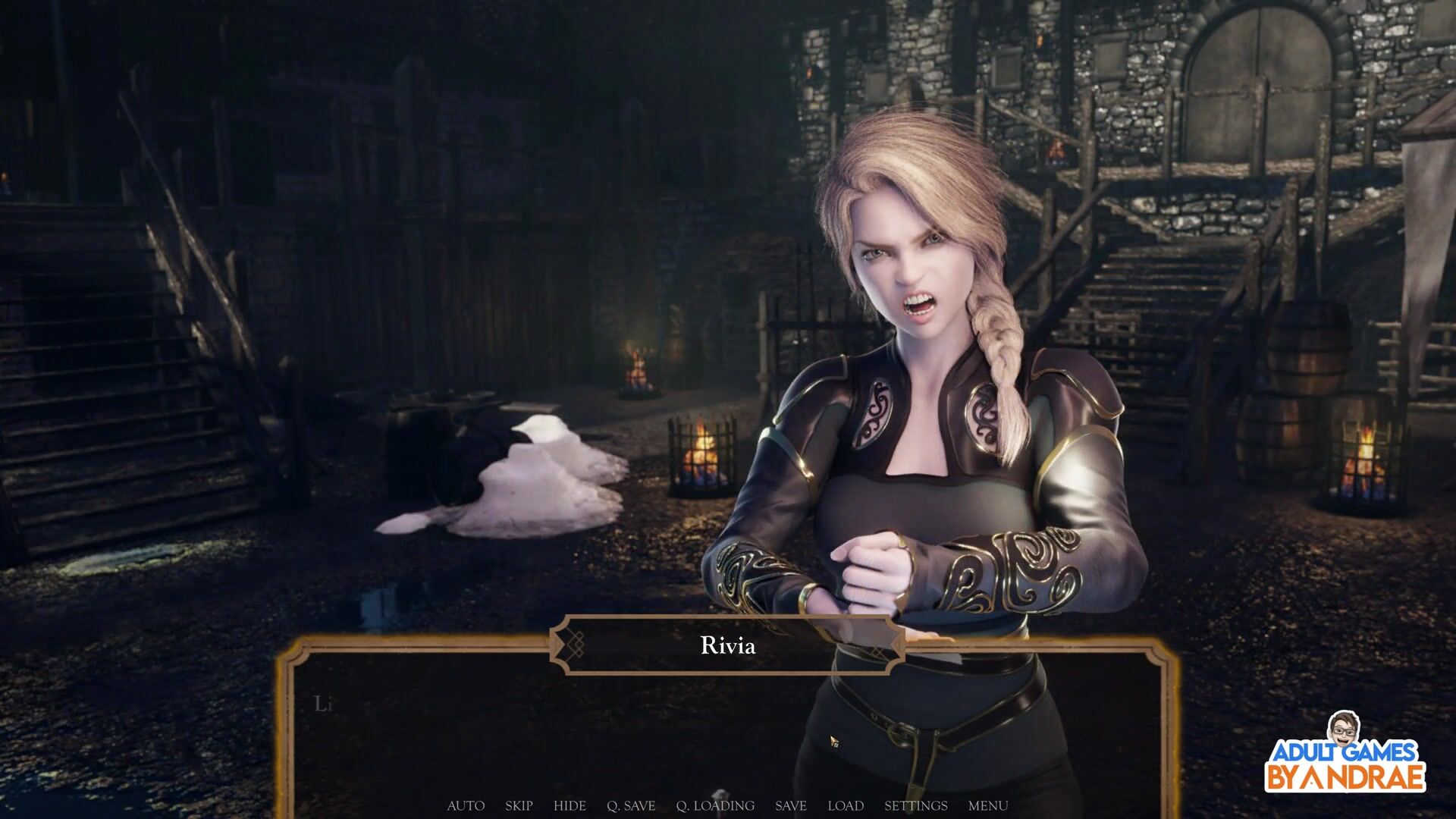Open the LOAD game screen

pos(846,805)
